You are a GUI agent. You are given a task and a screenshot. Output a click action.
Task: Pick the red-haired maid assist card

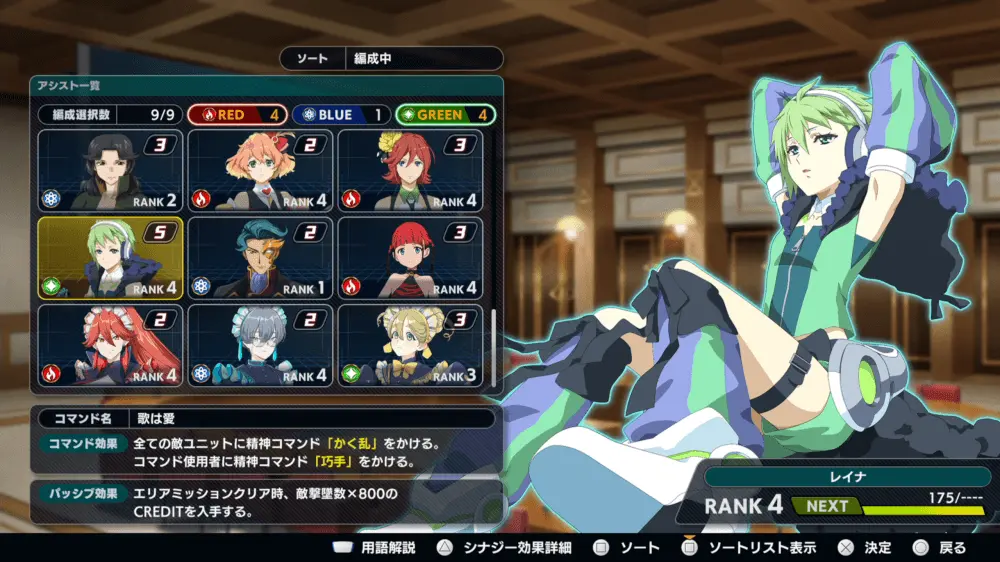(x=110, y=345)
